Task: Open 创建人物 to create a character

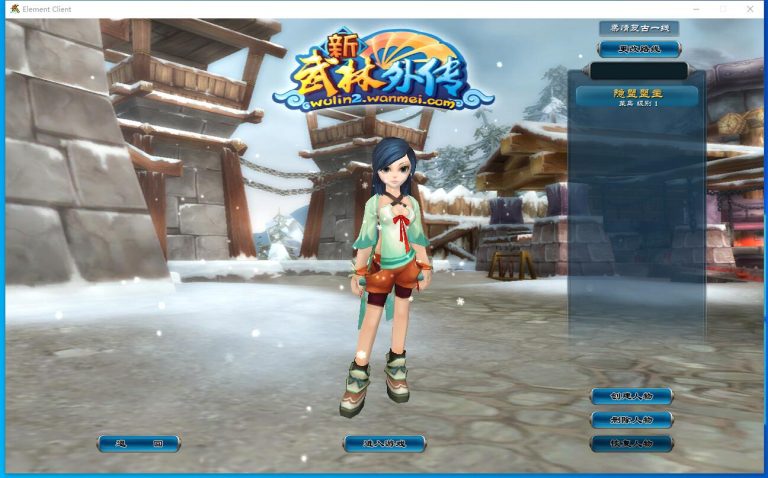Action: [x=631, y=396]
